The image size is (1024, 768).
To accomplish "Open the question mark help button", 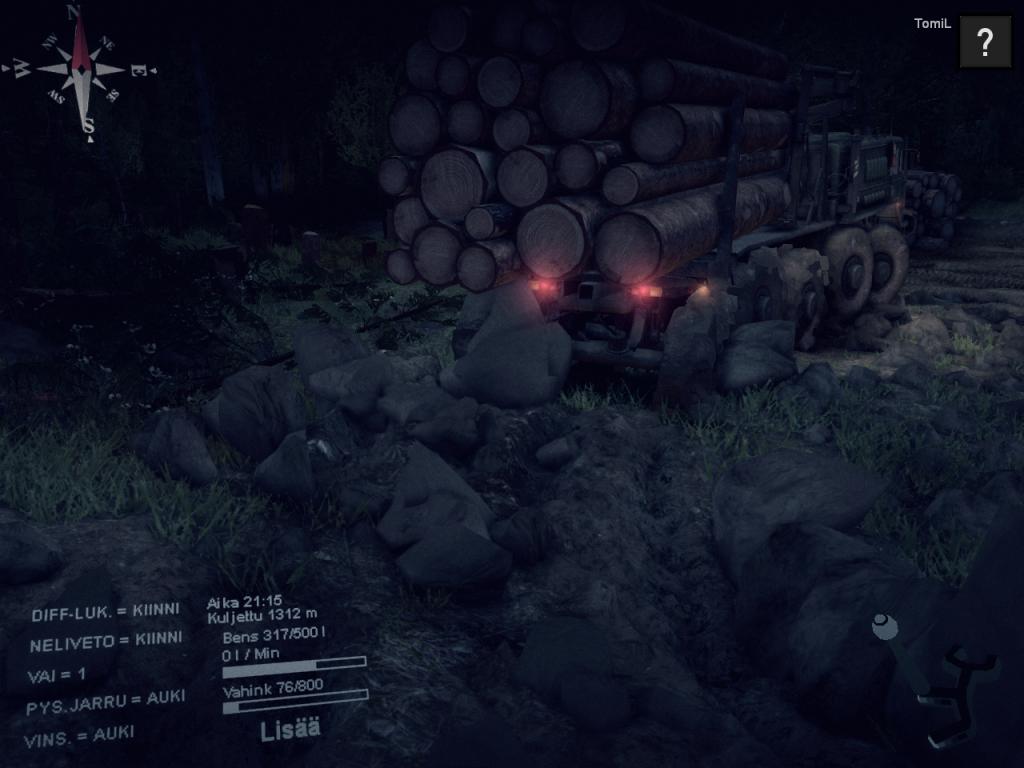I will click(x=985, y=42).
